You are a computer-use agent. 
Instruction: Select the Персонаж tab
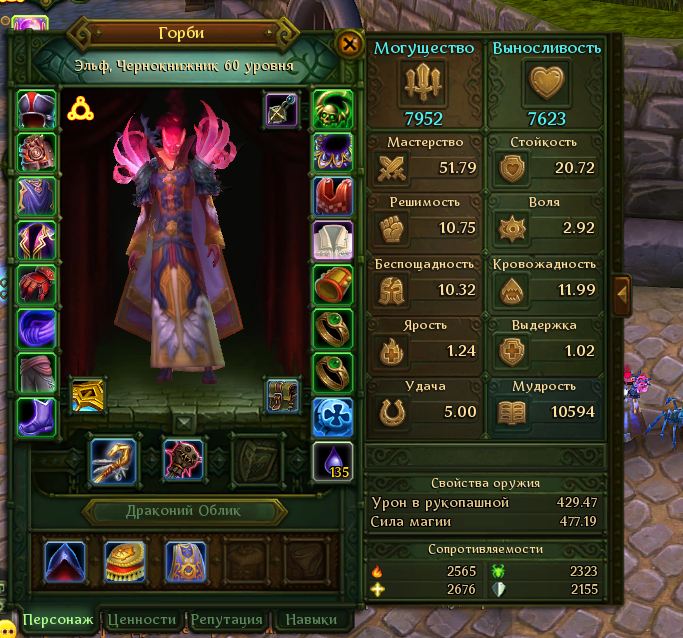(58, 620)
